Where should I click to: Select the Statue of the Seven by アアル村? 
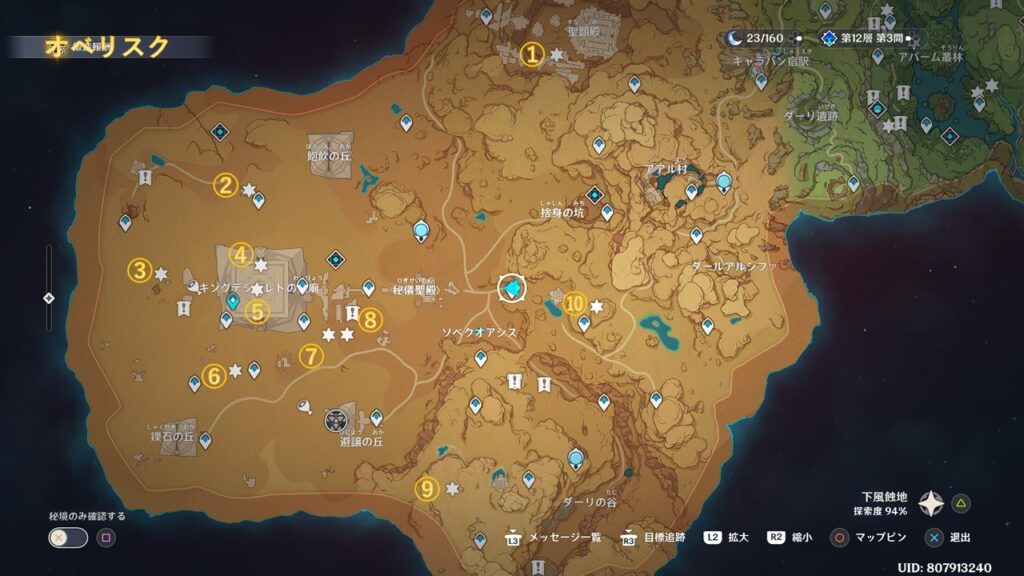coord(723,181)
